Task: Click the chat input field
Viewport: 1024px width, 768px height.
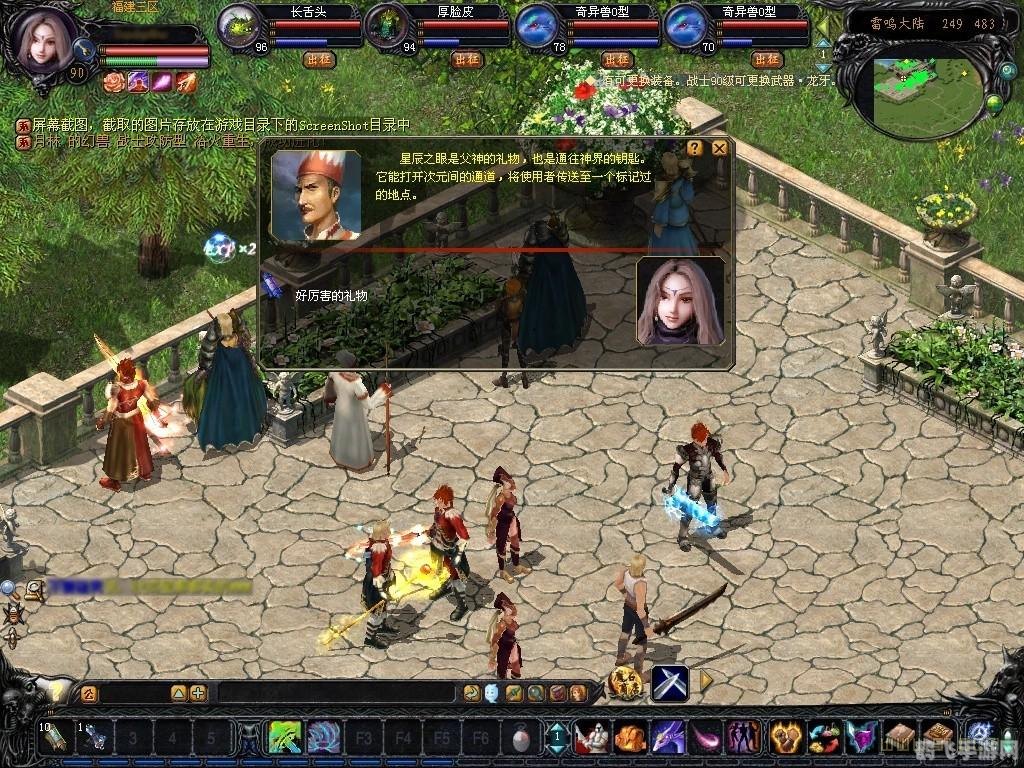Action: point(340,692)
